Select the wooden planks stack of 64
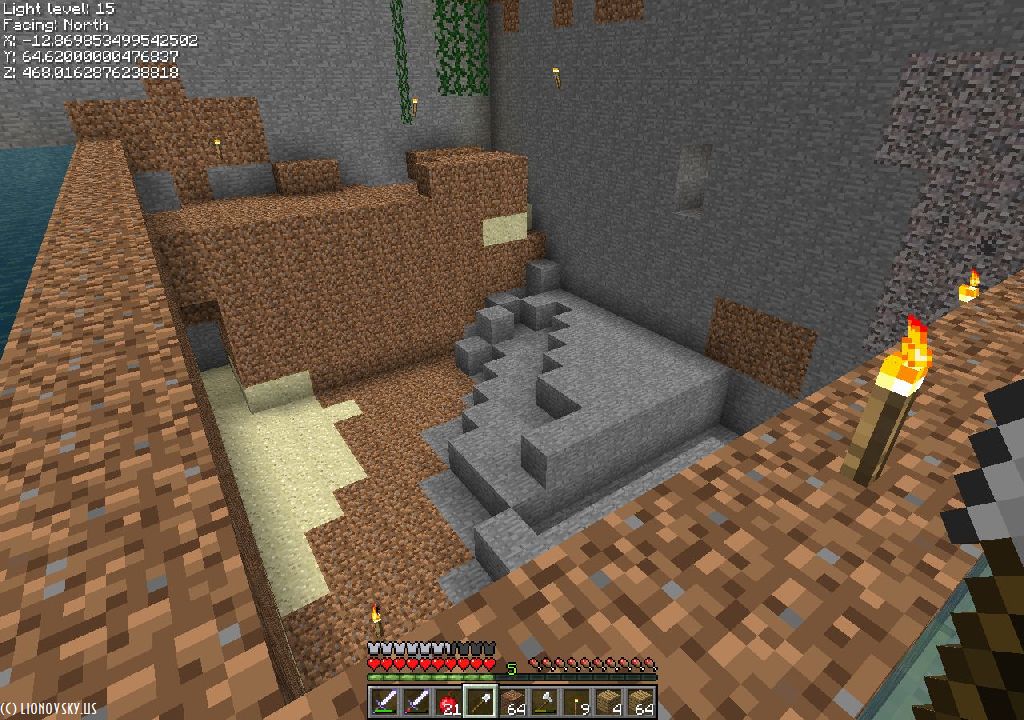This screenshot has width=1024, height=720. [x=641, y=702]
